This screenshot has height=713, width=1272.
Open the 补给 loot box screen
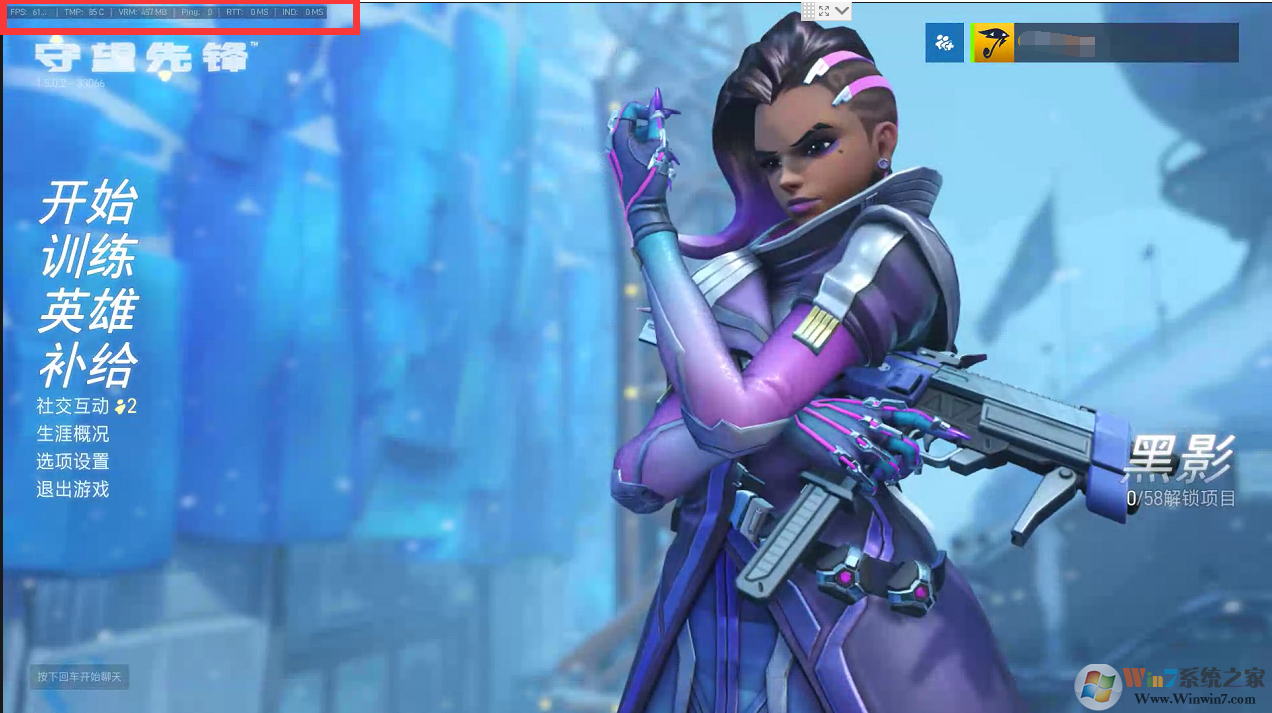pyautogui.click(x=87, y=366)
